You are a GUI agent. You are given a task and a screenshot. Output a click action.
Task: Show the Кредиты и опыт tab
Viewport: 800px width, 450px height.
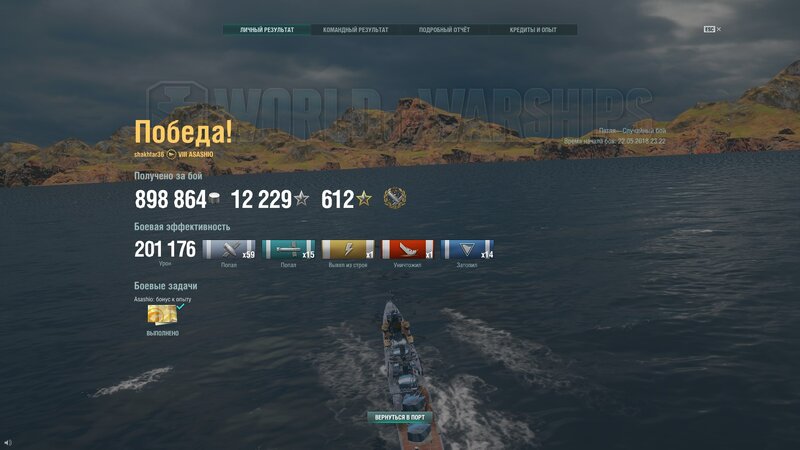pos(533,30)
